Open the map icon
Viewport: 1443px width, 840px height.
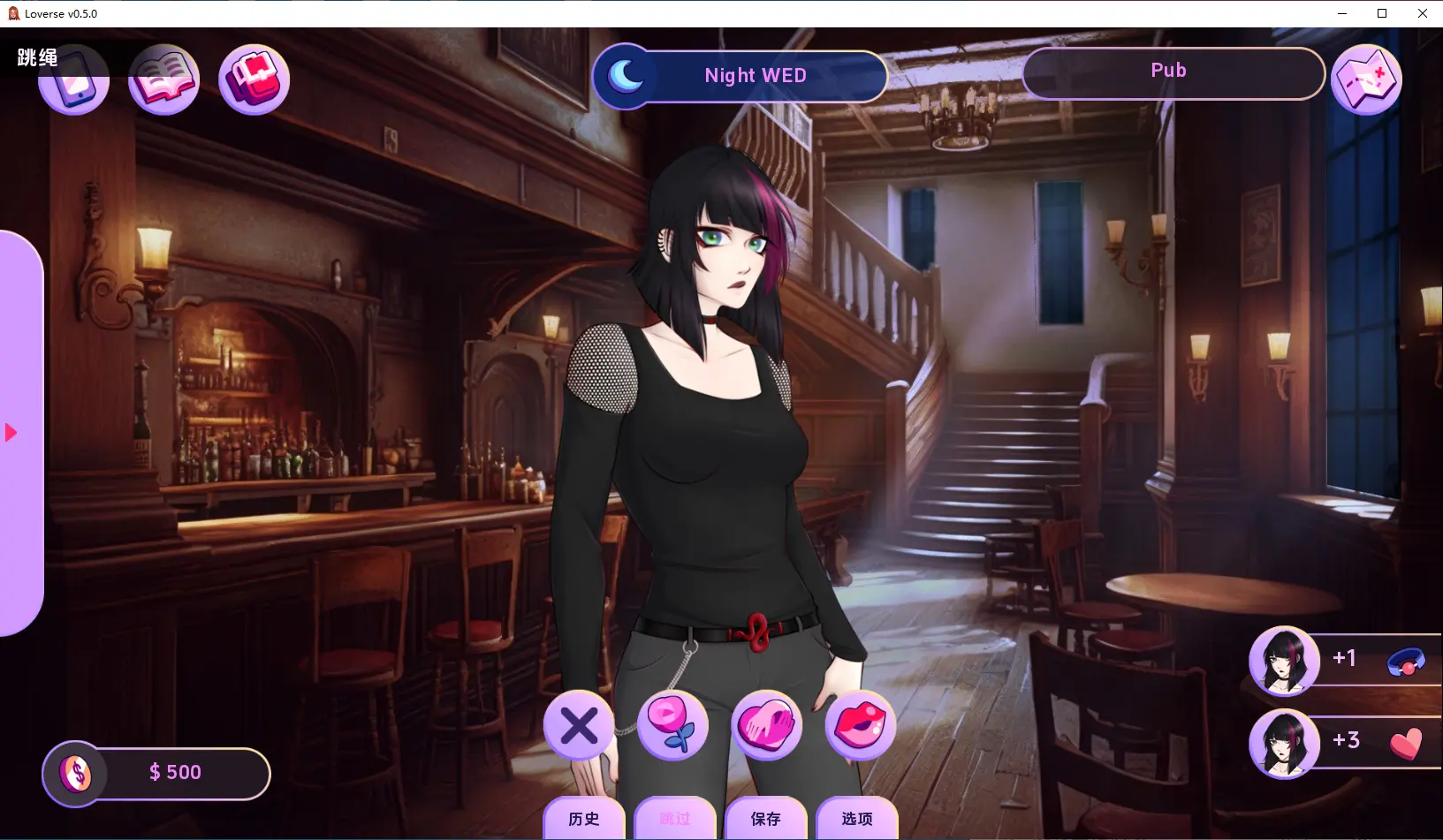coord(1365,79)
